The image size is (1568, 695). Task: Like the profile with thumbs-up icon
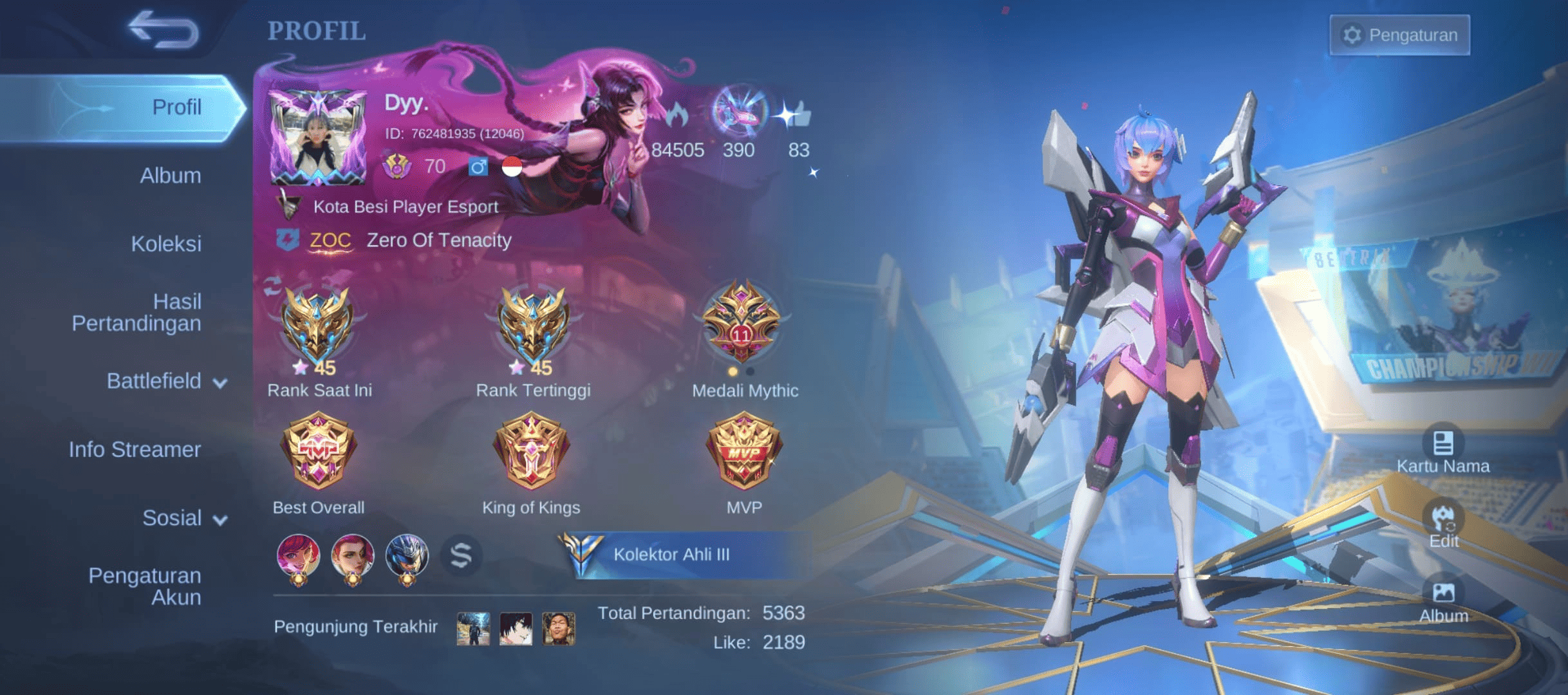(797, 117)
